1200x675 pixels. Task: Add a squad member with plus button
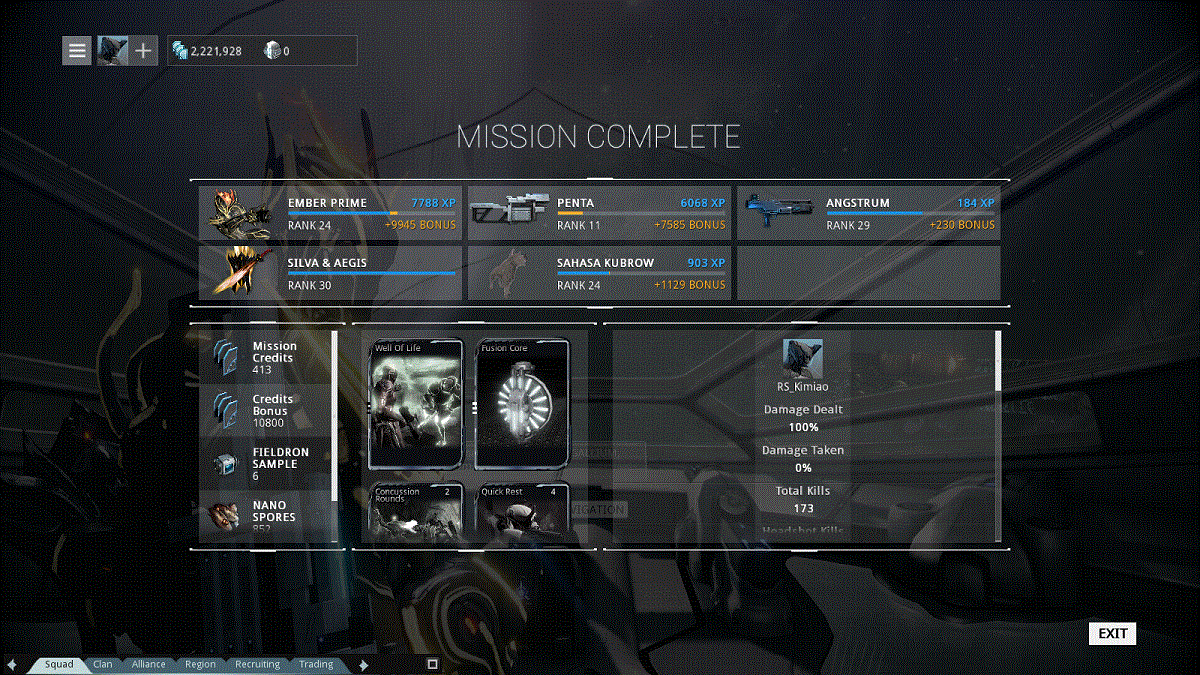point(144,50)
